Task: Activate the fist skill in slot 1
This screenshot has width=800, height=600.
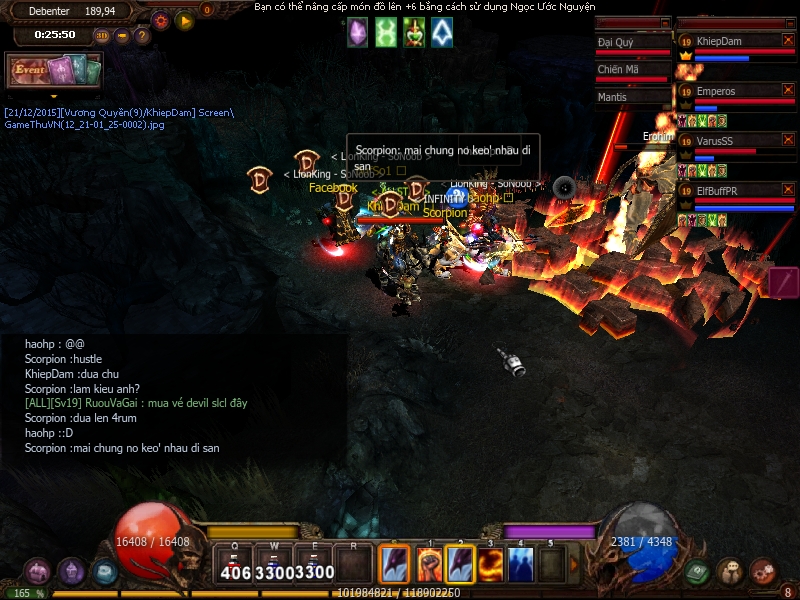Action: point(428,565)
